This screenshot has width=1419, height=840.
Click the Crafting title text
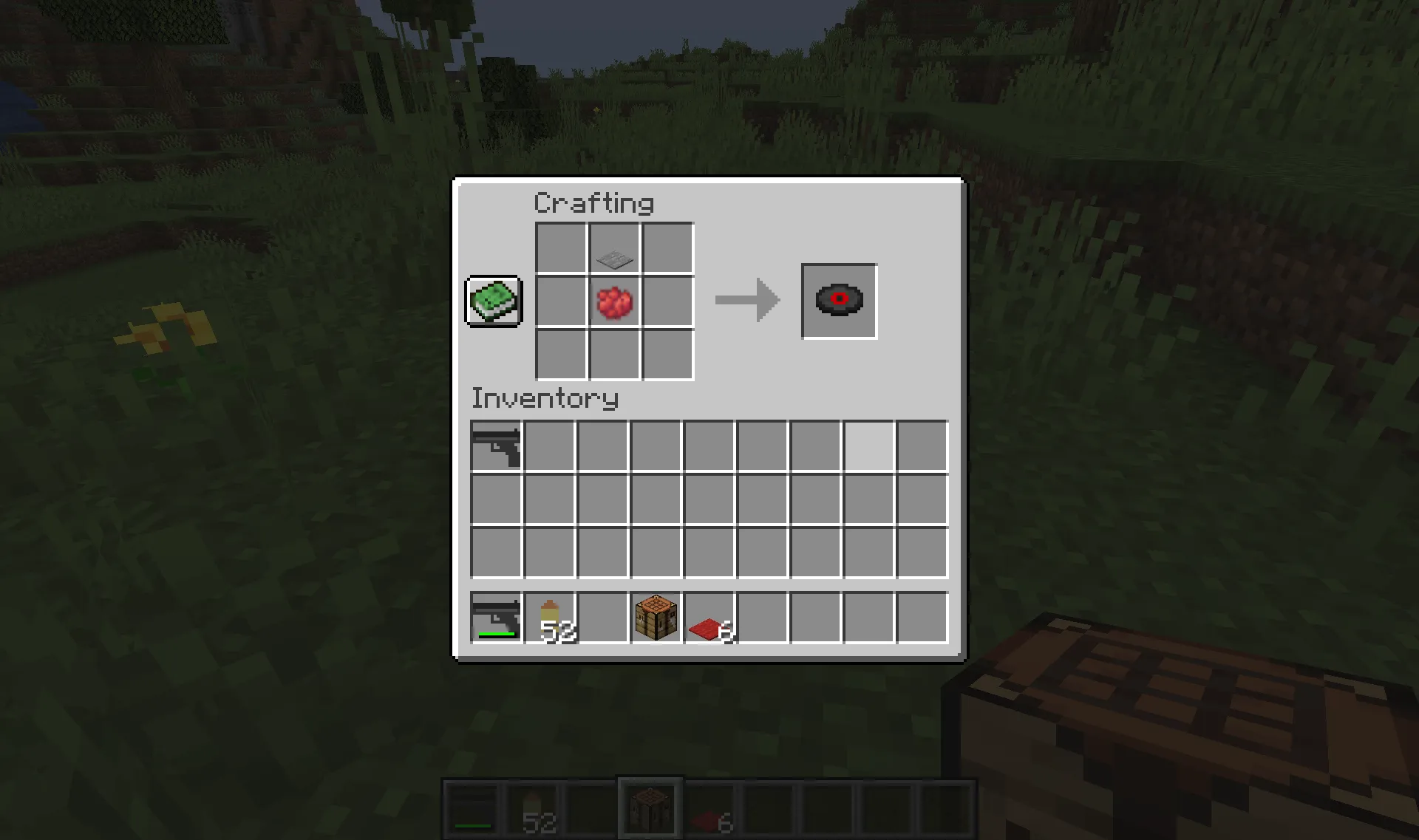[x=593, y=202]
